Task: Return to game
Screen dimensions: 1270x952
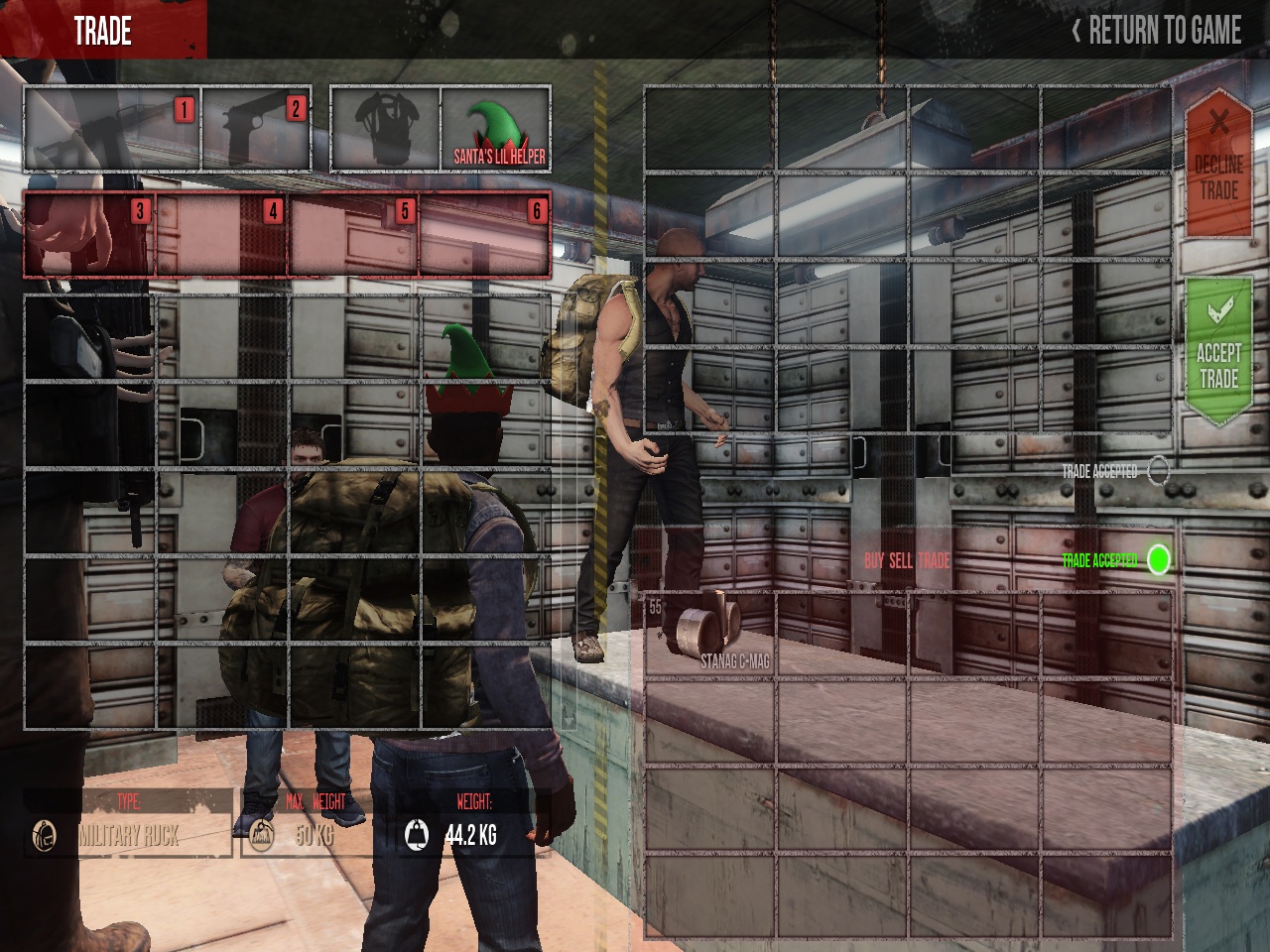Action: 1156,31
